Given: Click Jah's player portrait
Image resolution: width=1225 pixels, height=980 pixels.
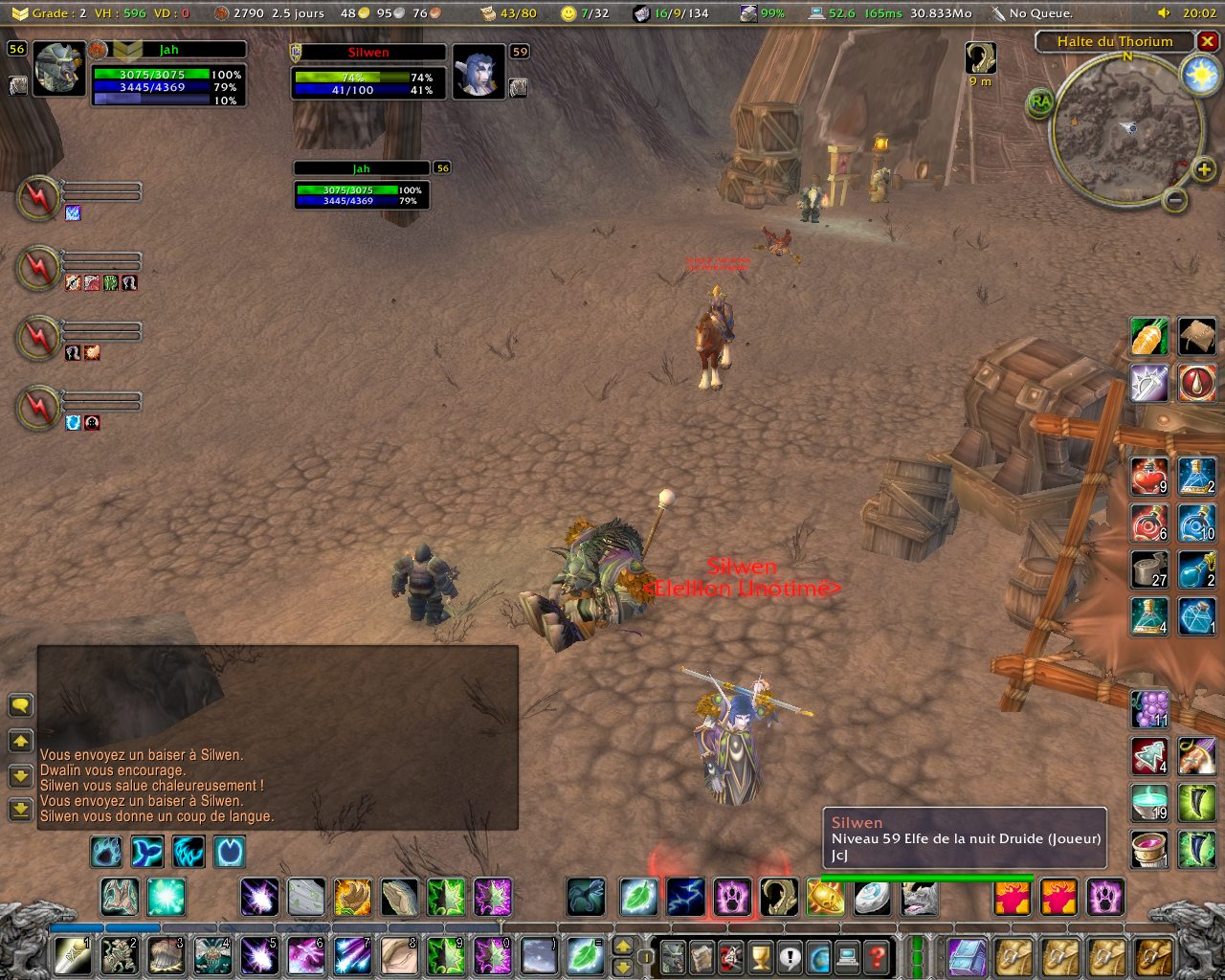Looking at the screenshot, I should (x=59, y=69).
